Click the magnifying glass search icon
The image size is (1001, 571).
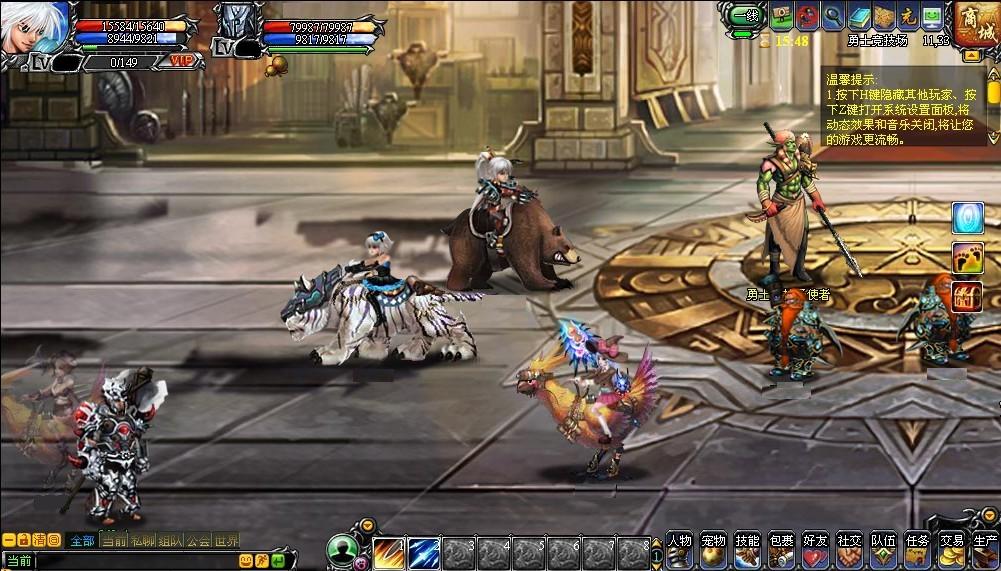pos(833,16)
